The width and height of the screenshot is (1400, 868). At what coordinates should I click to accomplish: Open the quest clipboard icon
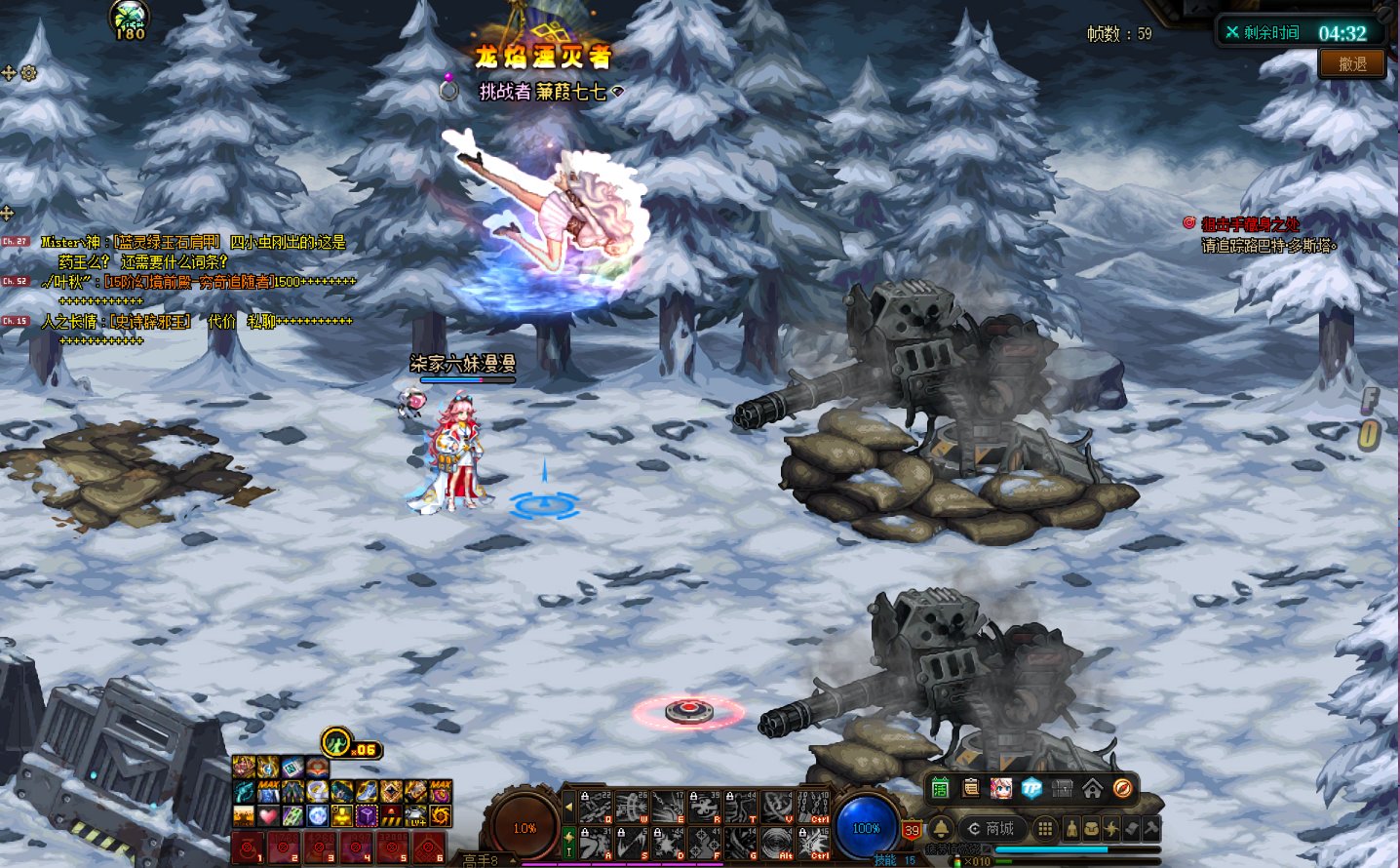971,788
